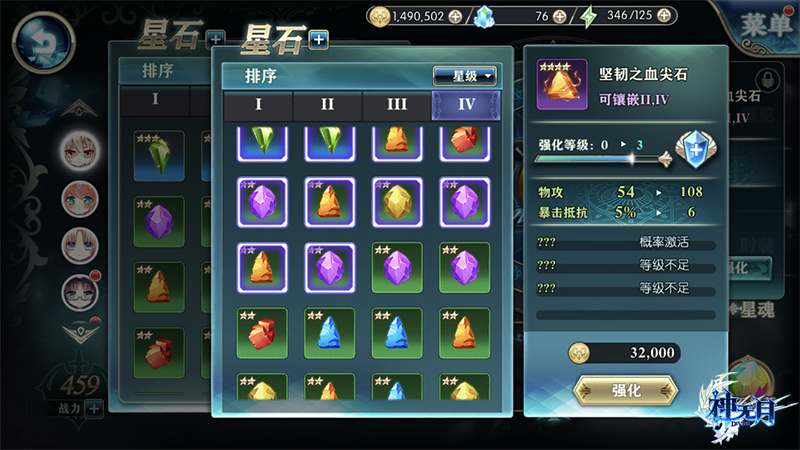Tap the plus button next to 战力
This screenshot has width=800, height=450.
pyautogui.click(x=94, y=407)
